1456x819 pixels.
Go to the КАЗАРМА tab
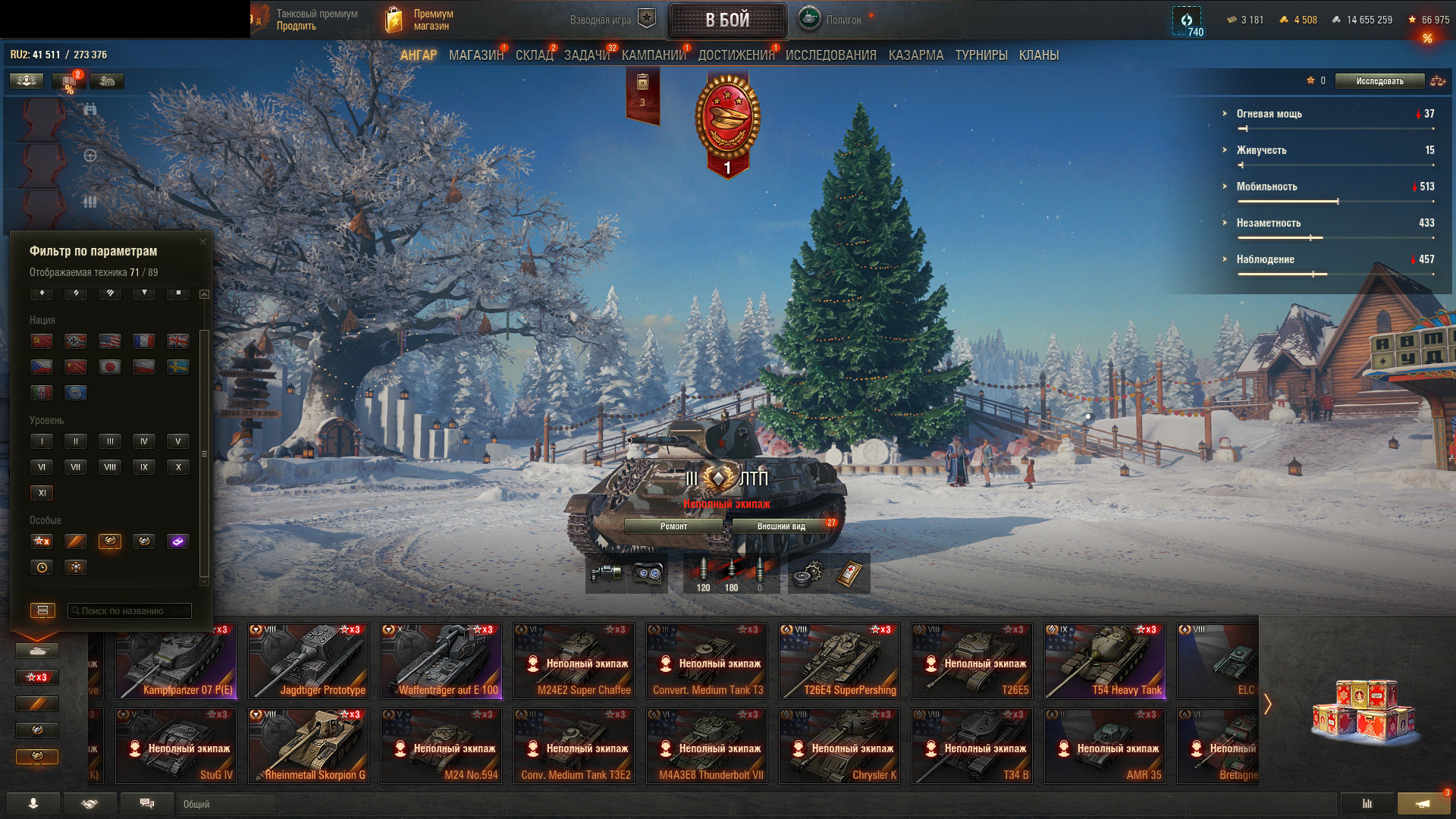915,55
